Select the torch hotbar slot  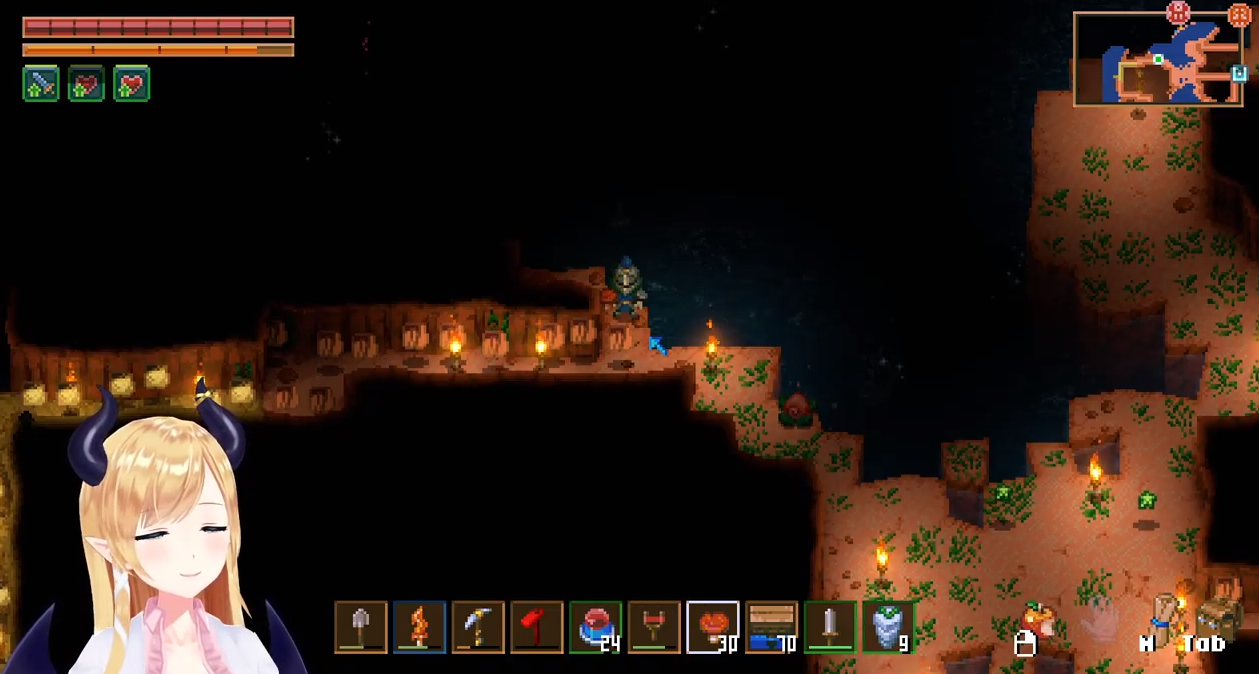pos(419,627)
